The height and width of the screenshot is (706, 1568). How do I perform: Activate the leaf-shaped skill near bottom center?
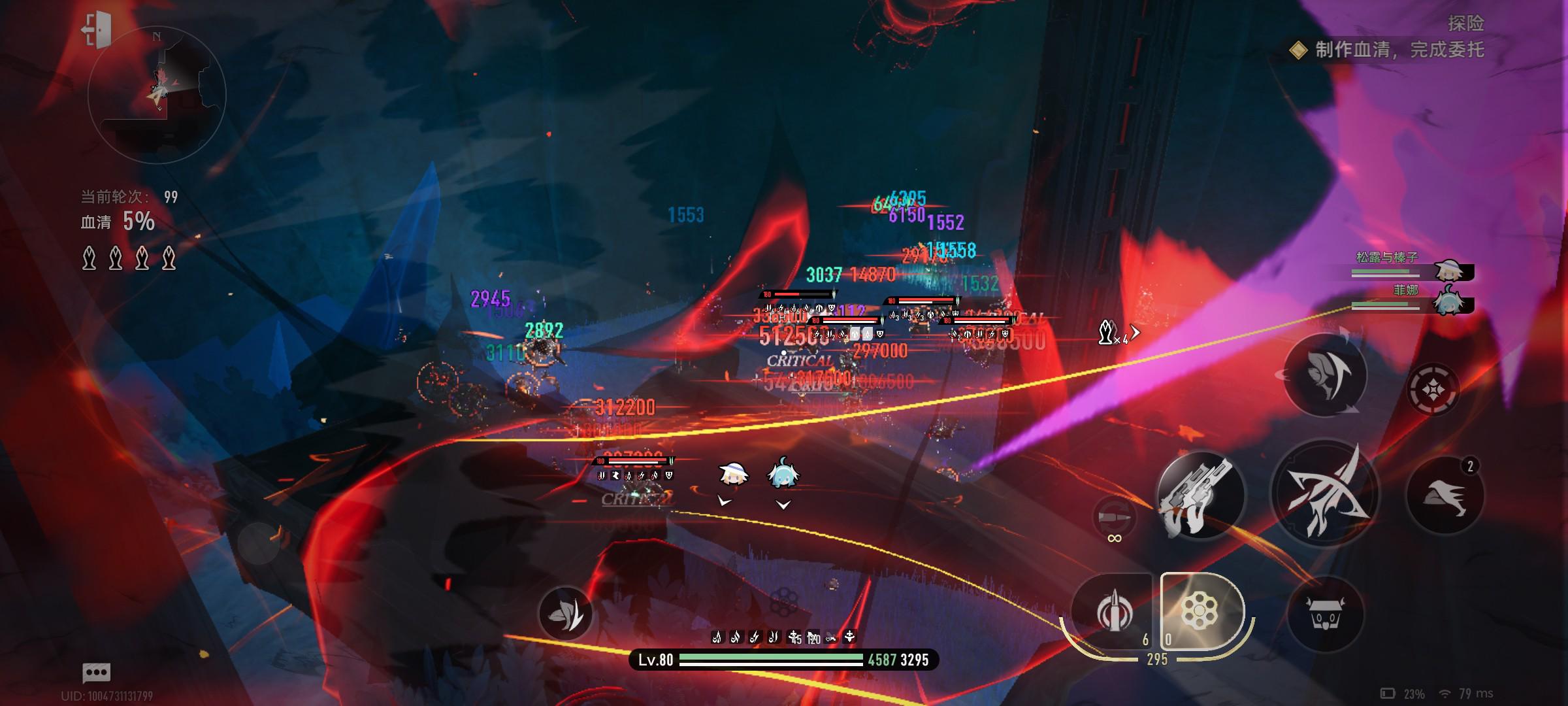(x=565, y=613)
